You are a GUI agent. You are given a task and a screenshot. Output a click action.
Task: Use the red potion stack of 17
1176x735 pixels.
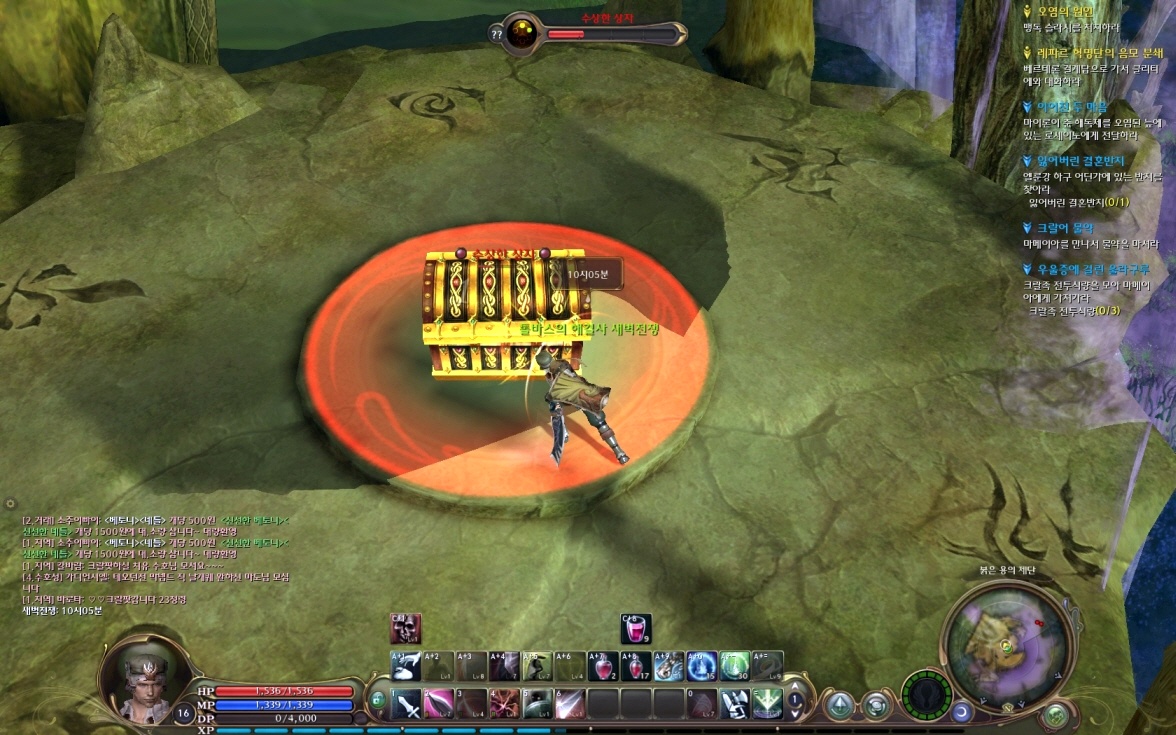click(x=636, y=666)
